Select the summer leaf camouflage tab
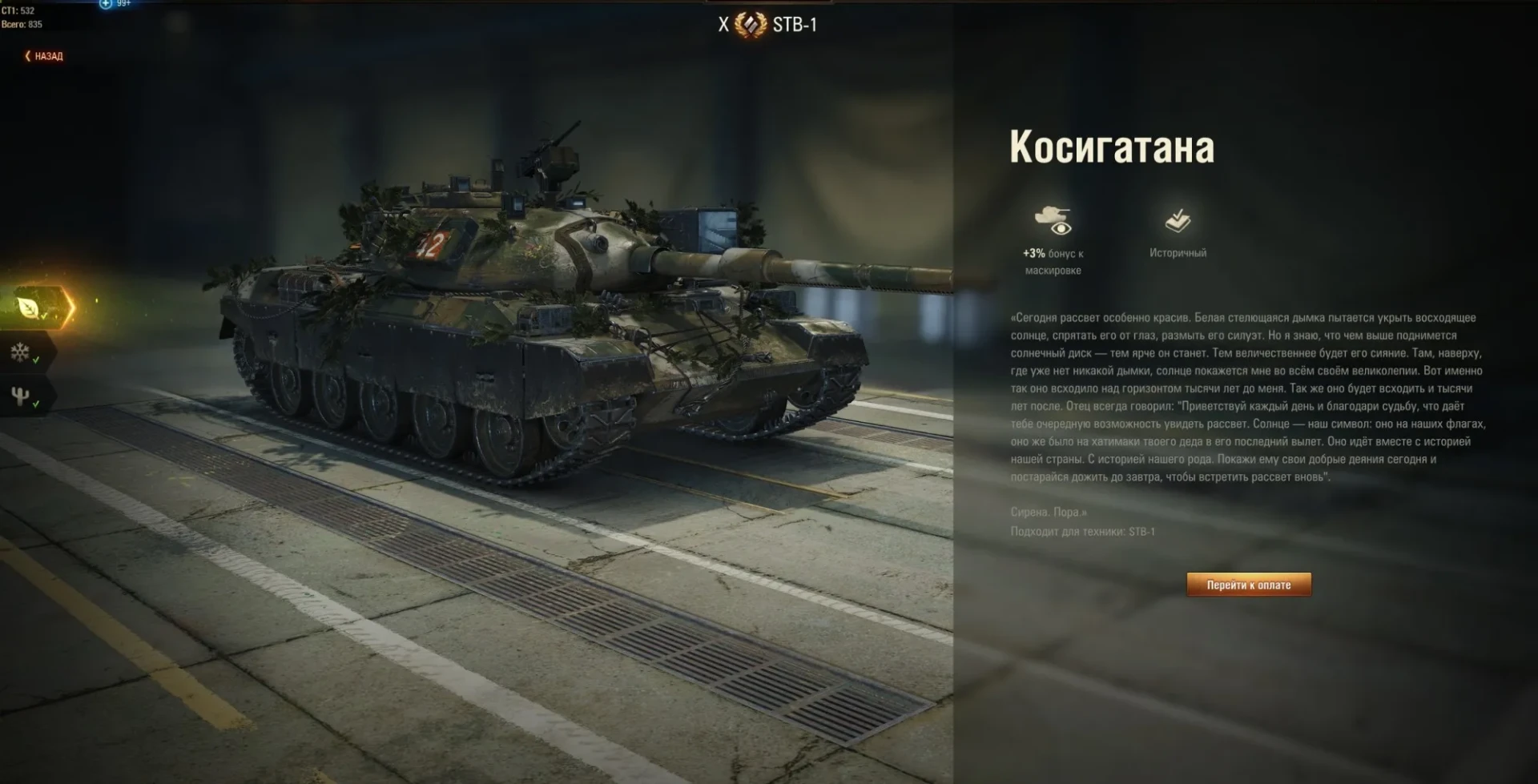The image size is (1538, 784). pos(30,308)
